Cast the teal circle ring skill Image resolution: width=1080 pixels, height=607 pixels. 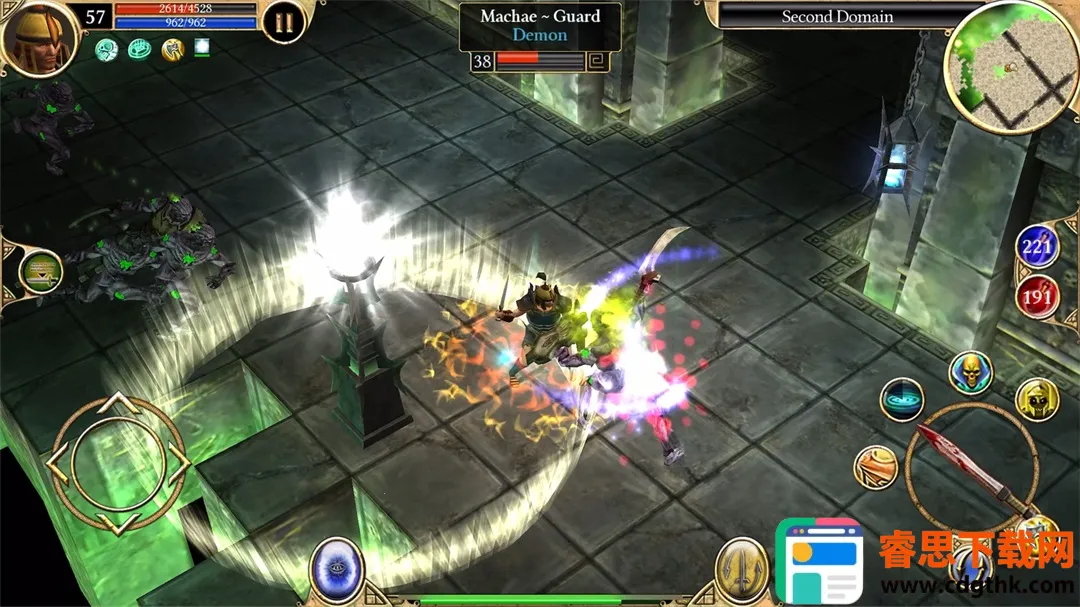(x=902, y=399)
